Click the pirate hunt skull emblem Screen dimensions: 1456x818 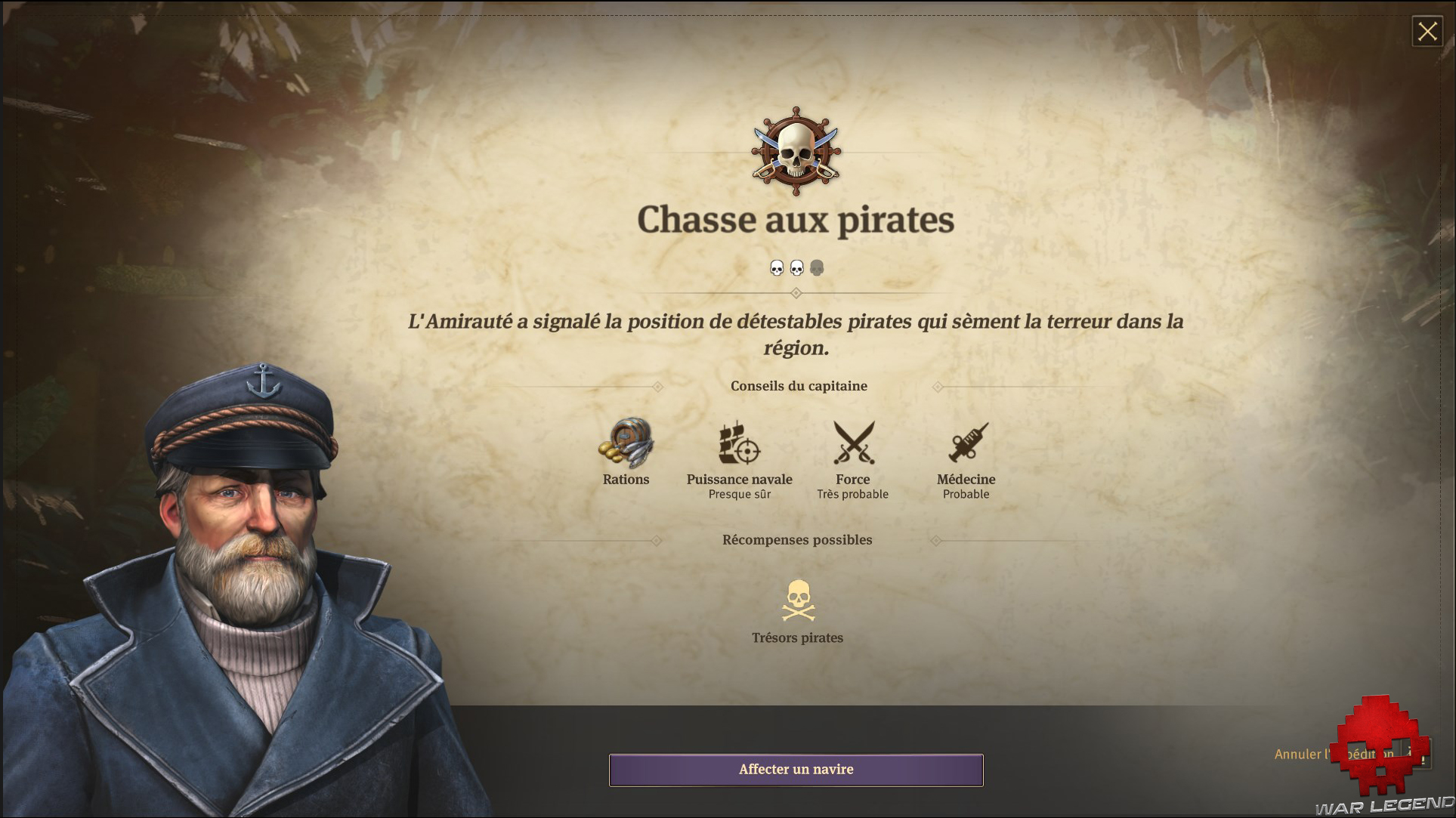click(796, 153)
